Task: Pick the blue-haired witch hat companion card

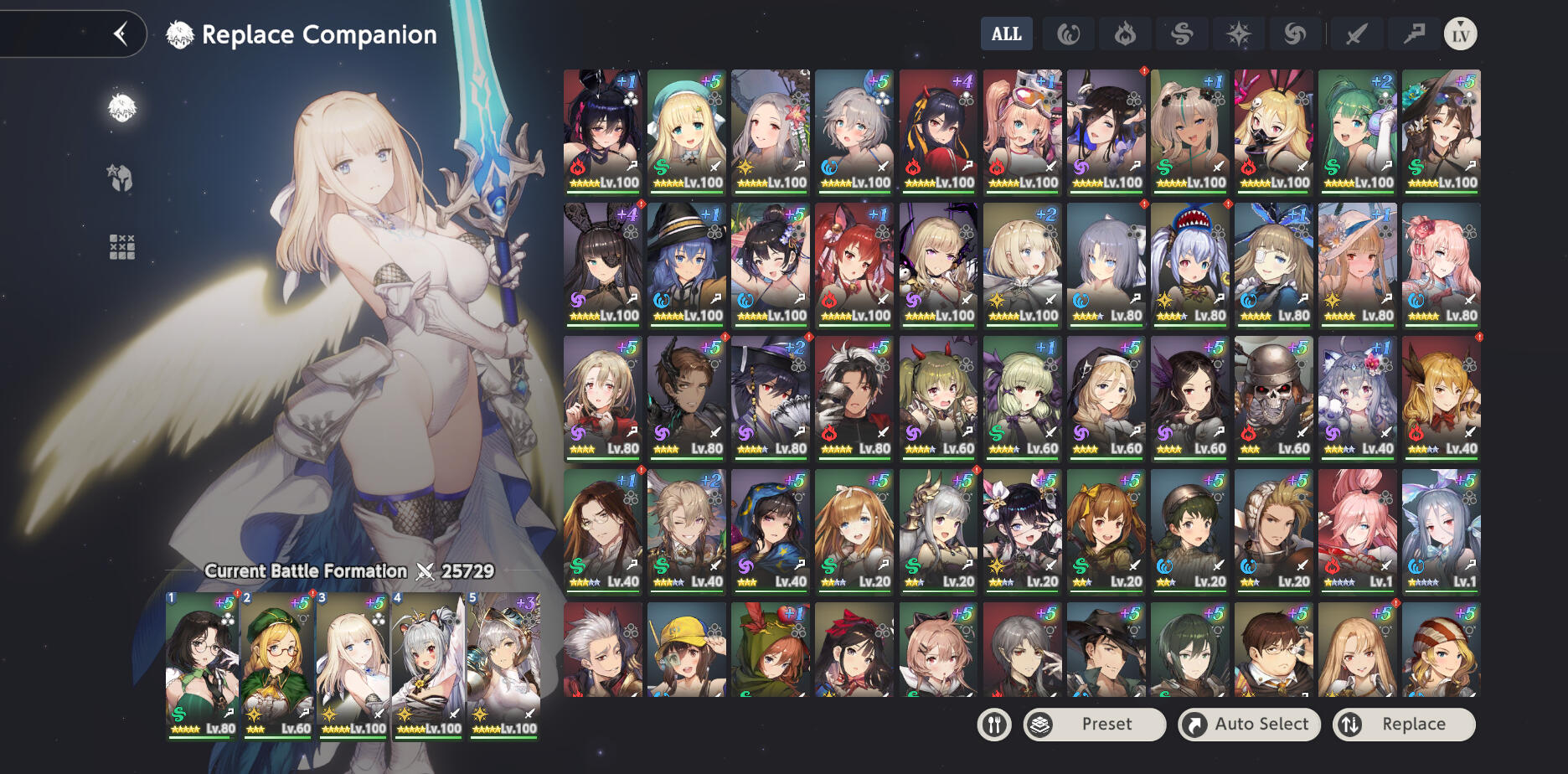Action: pos(687,263)
